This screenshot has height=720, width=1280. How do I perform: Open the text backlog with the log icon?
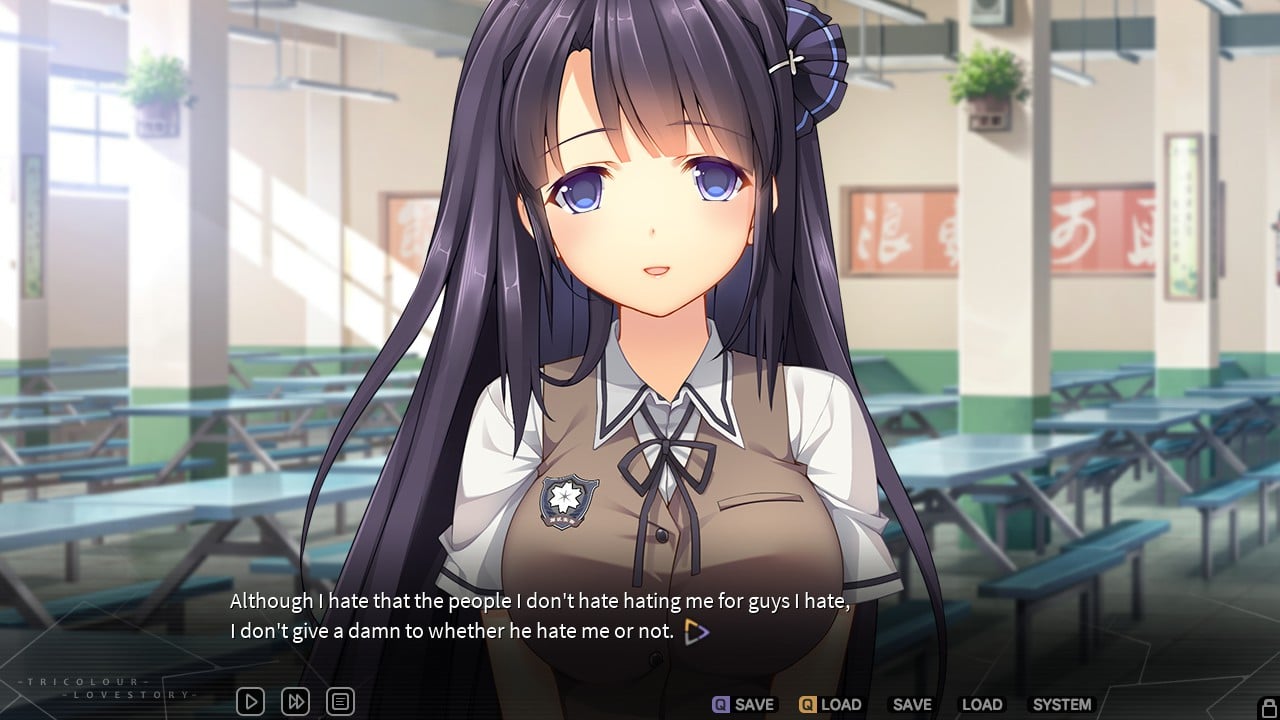point(340,701)
